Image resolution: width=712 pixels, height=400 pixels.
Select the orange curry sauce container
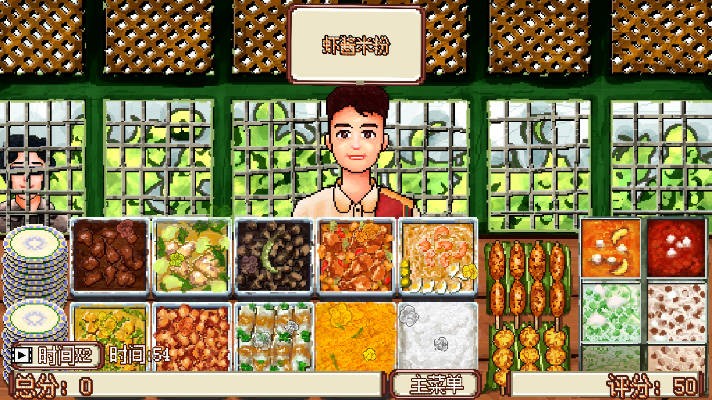[x=610, y=248]
